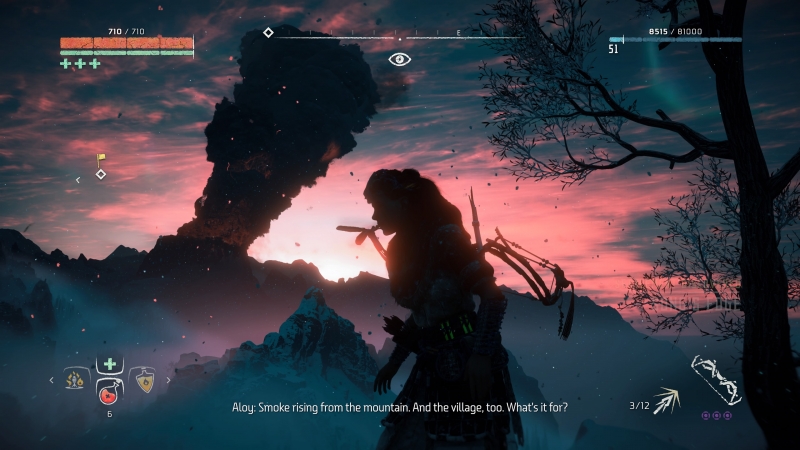Screen dimensions: 800x450
Task: Click the stealth visibility eye indicator
Action: [400, 59]
